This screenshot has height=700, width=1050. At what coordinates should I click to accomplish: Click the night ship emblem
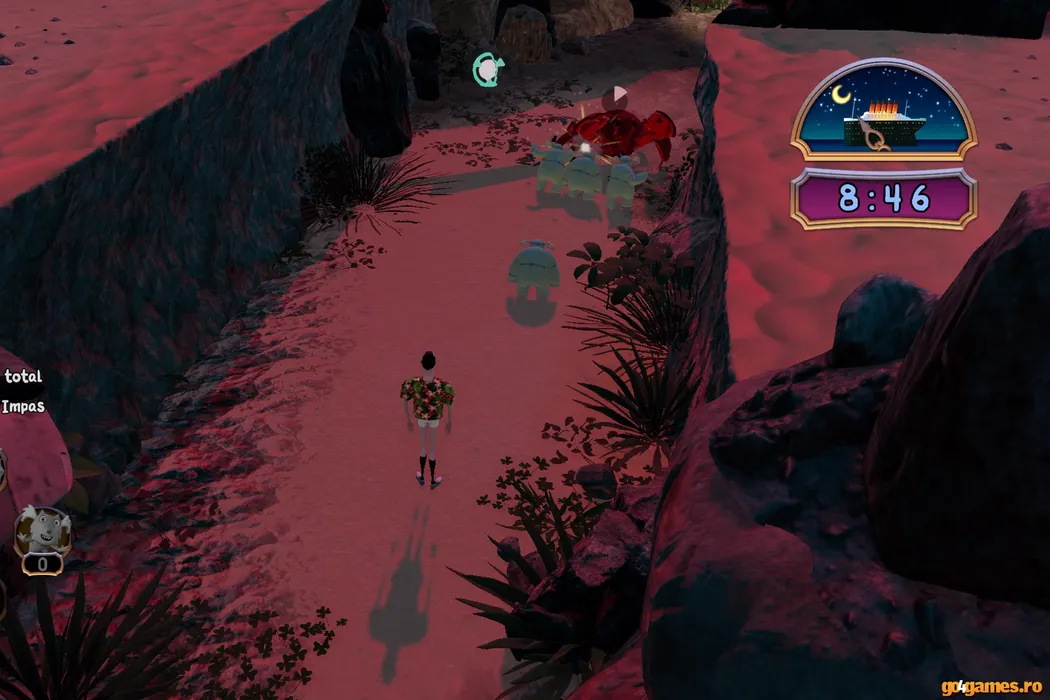883,112
